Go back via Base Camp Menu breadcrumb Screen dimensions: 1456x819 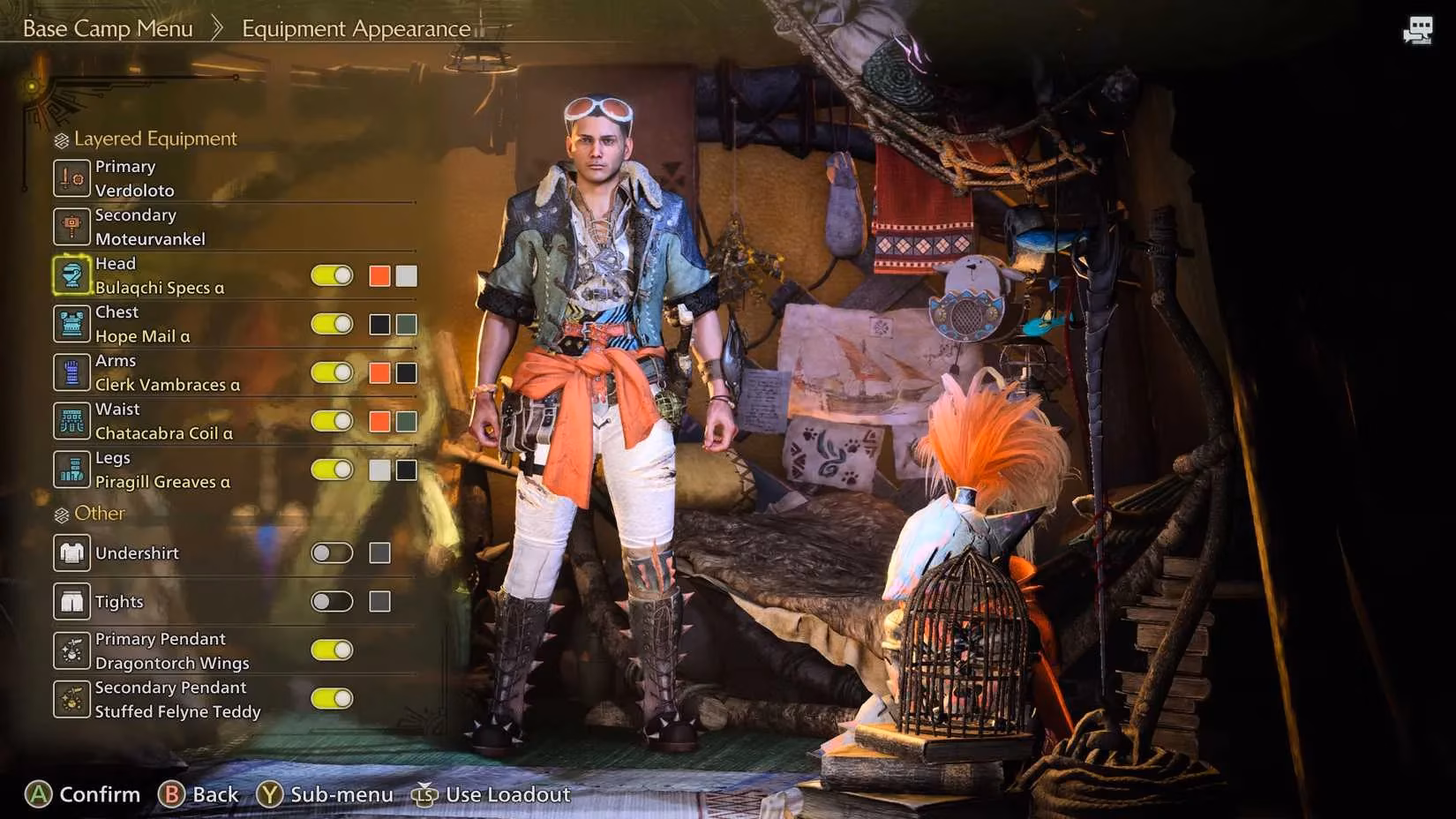[x=108, y=28]
